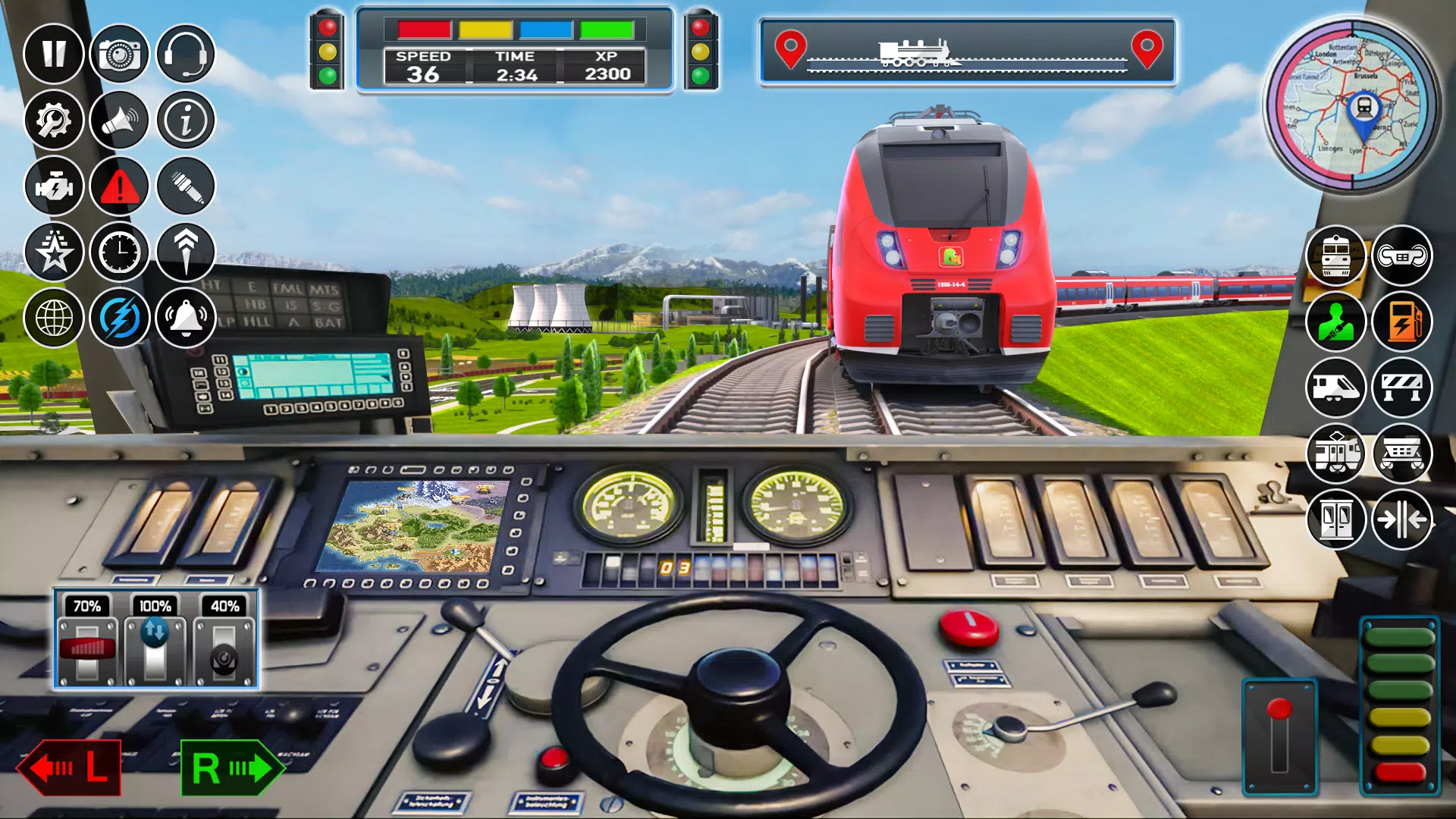The height and width of the screenshot is (819, 1456).
Task: Toggle the lightning boost mode
Action: (x=118, y=318)
